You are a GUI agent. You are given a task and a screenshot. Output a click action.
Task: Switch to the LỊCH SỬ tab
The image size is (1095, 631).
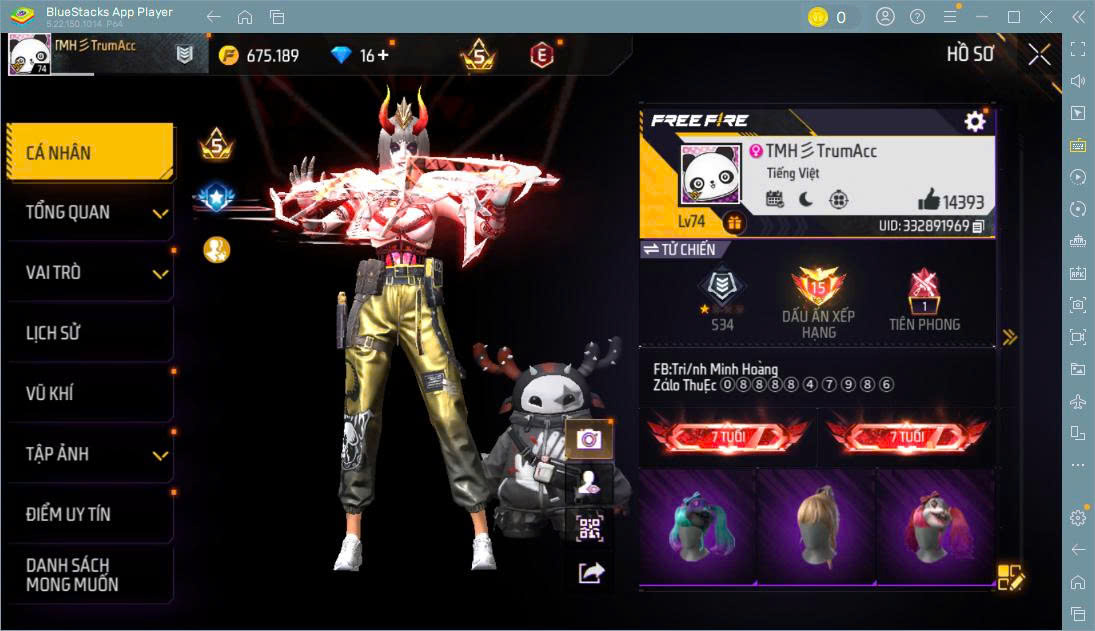pyautogui.click(x=90, y=333)
